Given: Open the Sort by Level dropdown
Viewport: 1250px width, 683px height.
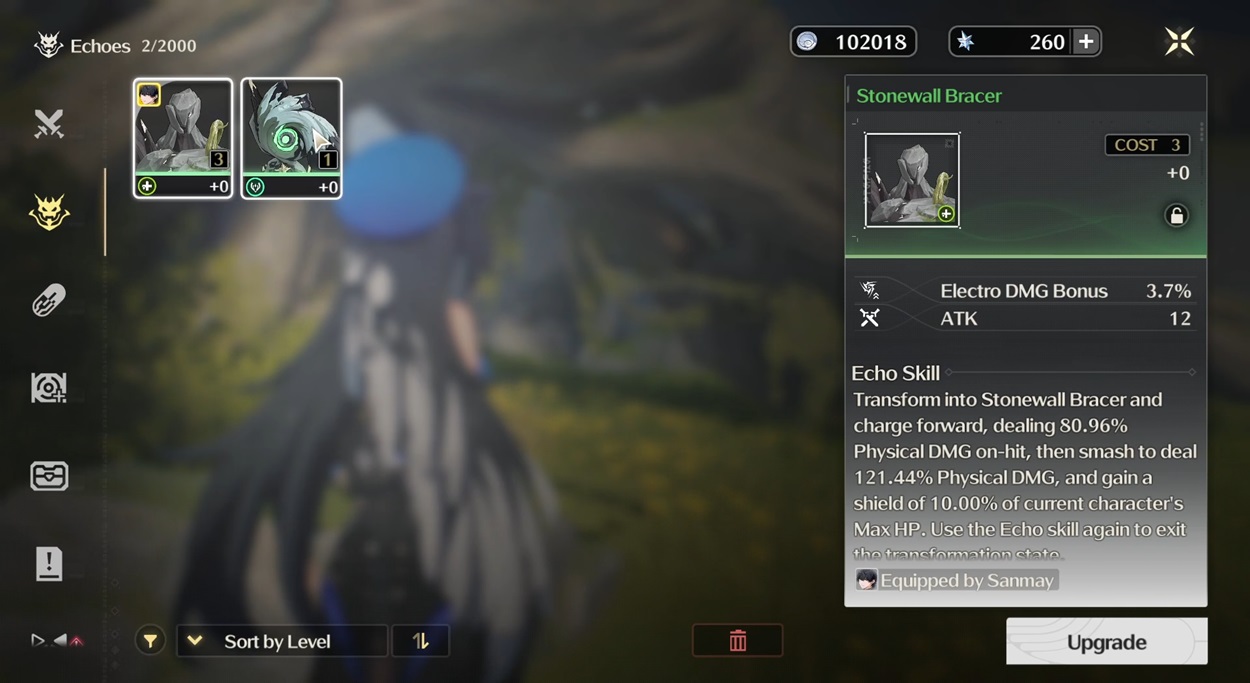Looking at the screenshot, I should [281, 641].
